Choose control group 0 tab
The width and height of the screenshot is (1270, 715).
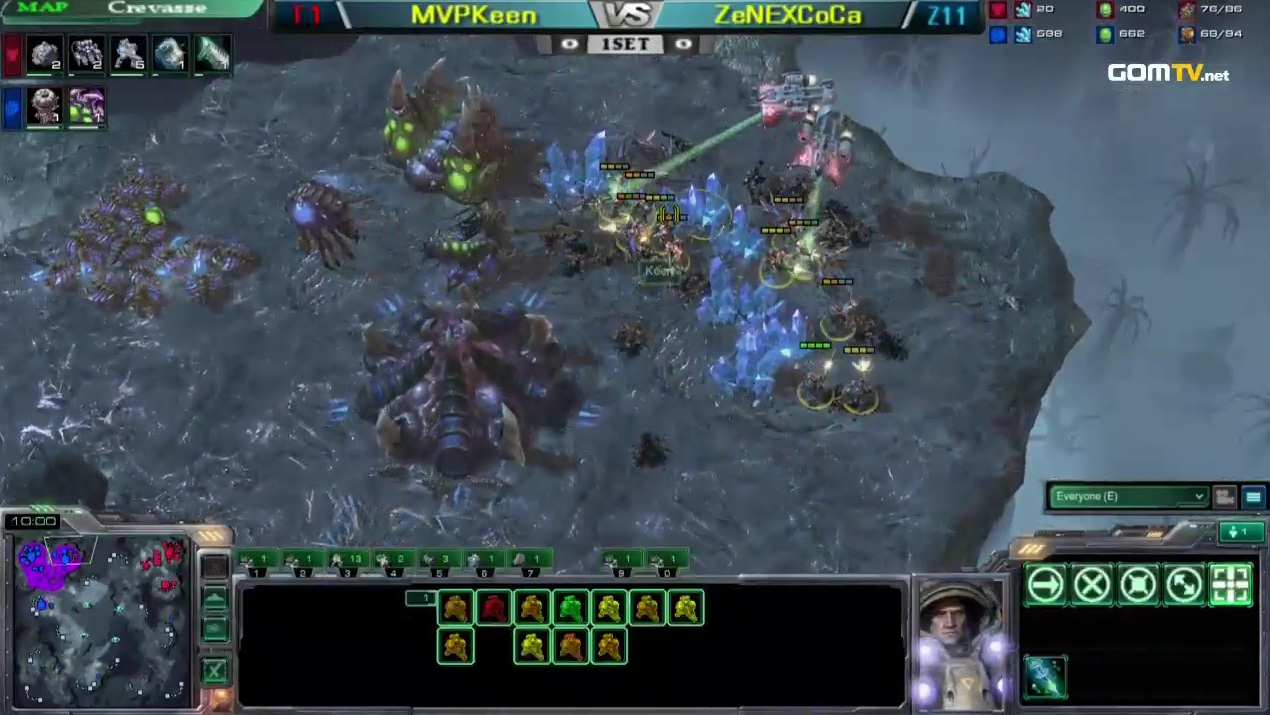coord(665,560)
